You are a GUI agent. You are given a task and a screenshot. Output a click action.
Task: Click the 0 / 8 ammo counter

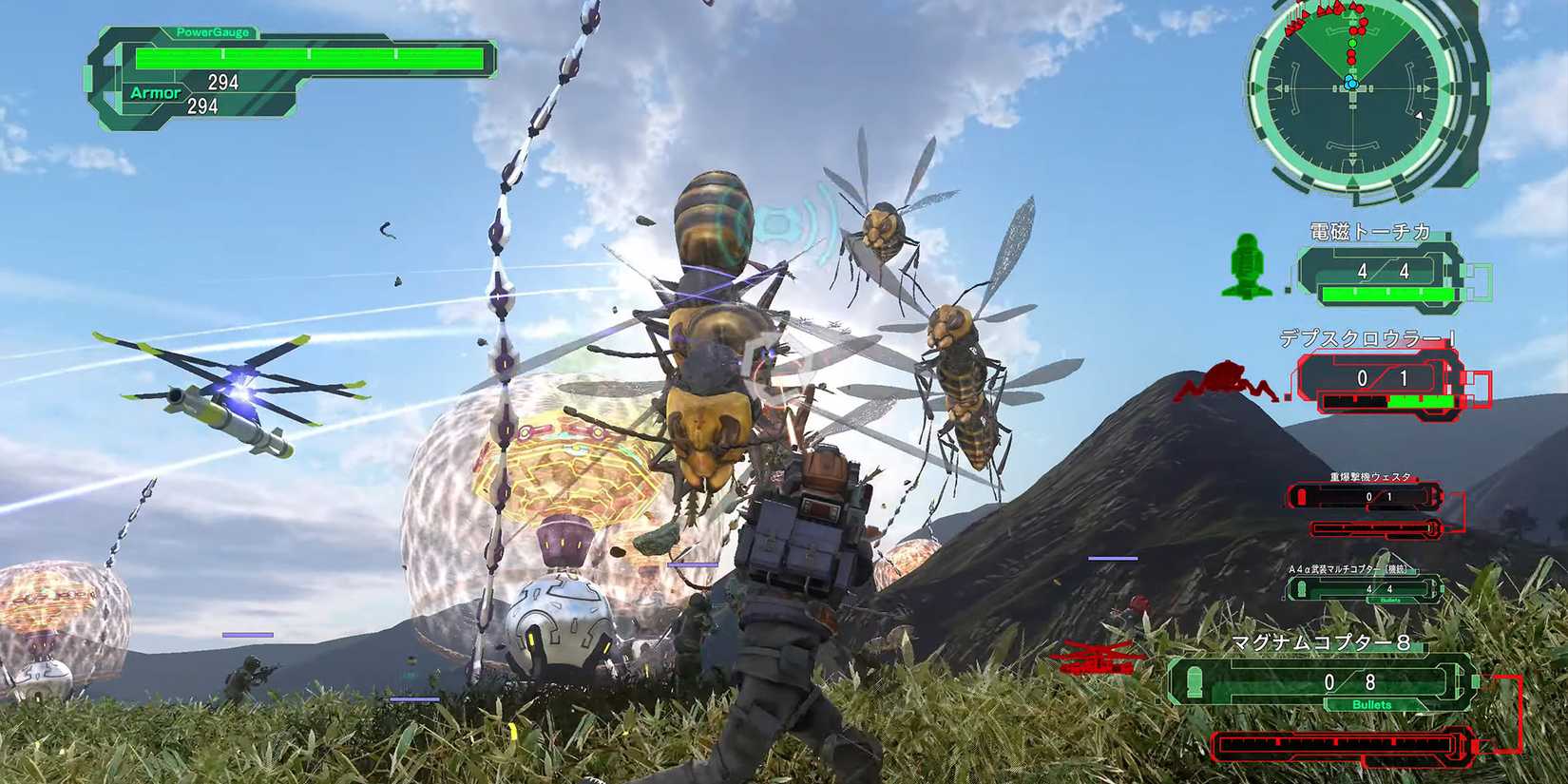[1350, 681]
